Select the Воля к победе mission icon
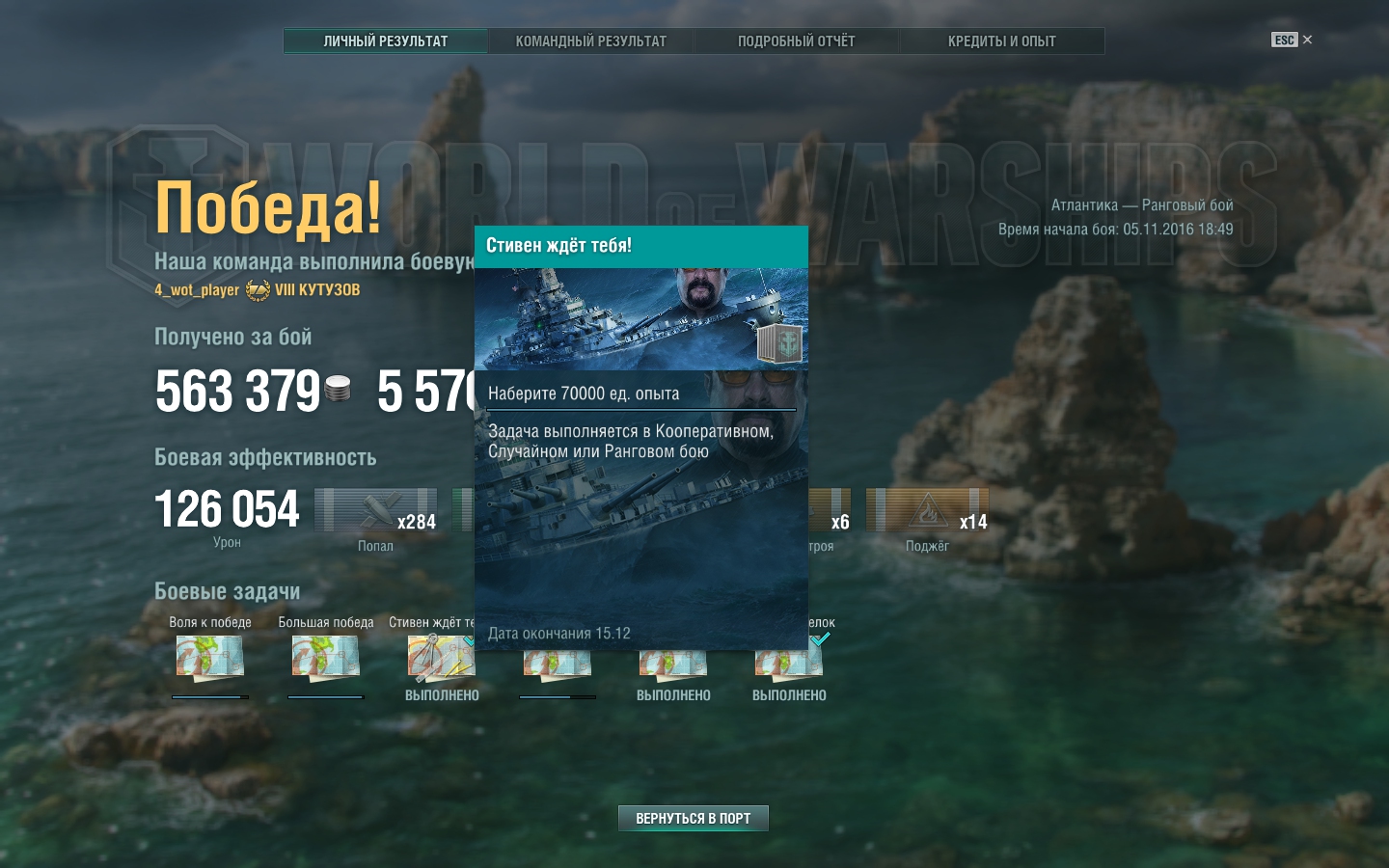This screenshot has width=1389, height=868. tap(209, 657)
